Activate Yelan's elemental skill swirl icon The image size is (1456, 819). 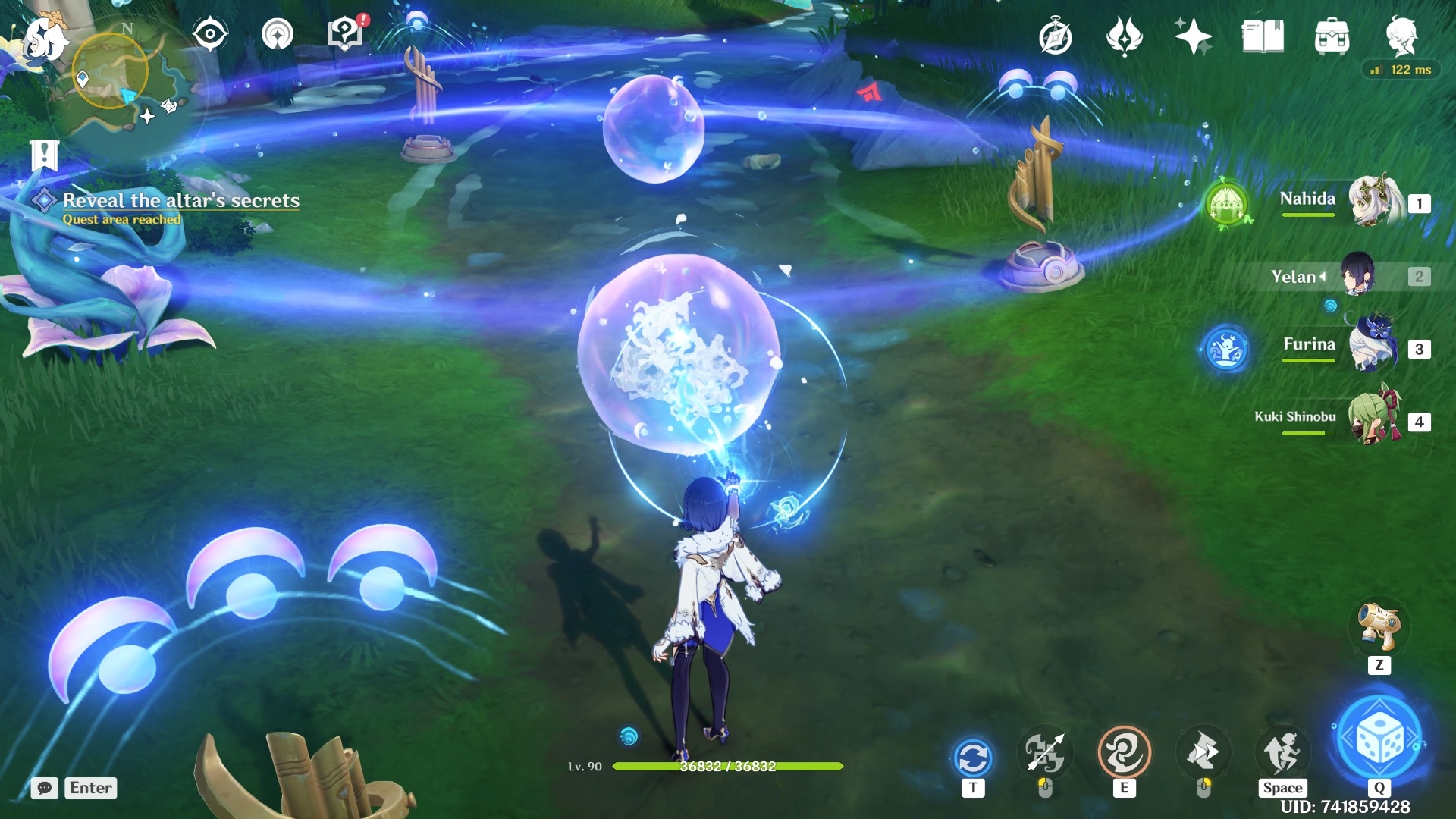coord(1124,753)
